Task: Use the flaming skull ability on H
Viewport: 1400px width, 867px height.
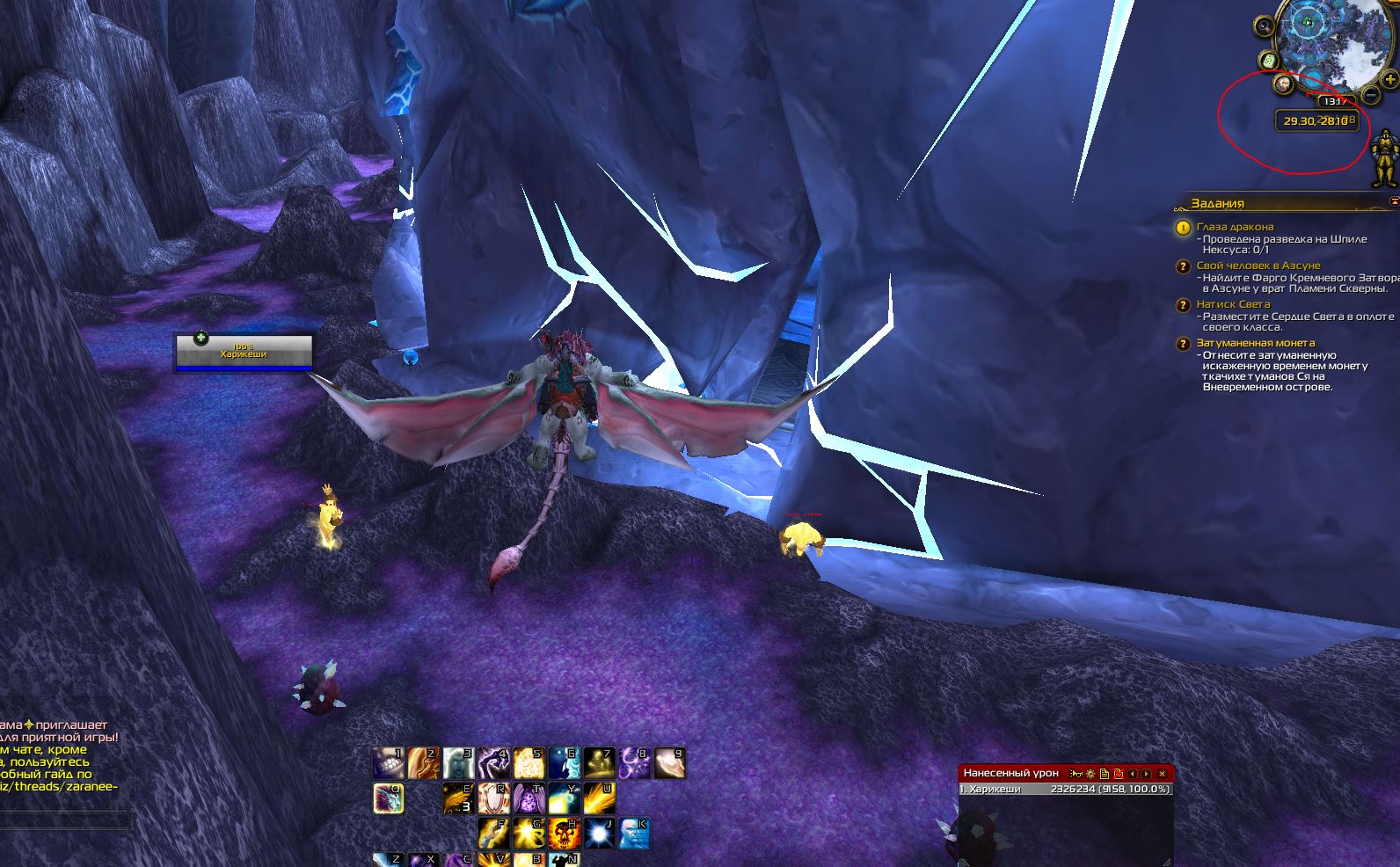Action: click(564, 832)
